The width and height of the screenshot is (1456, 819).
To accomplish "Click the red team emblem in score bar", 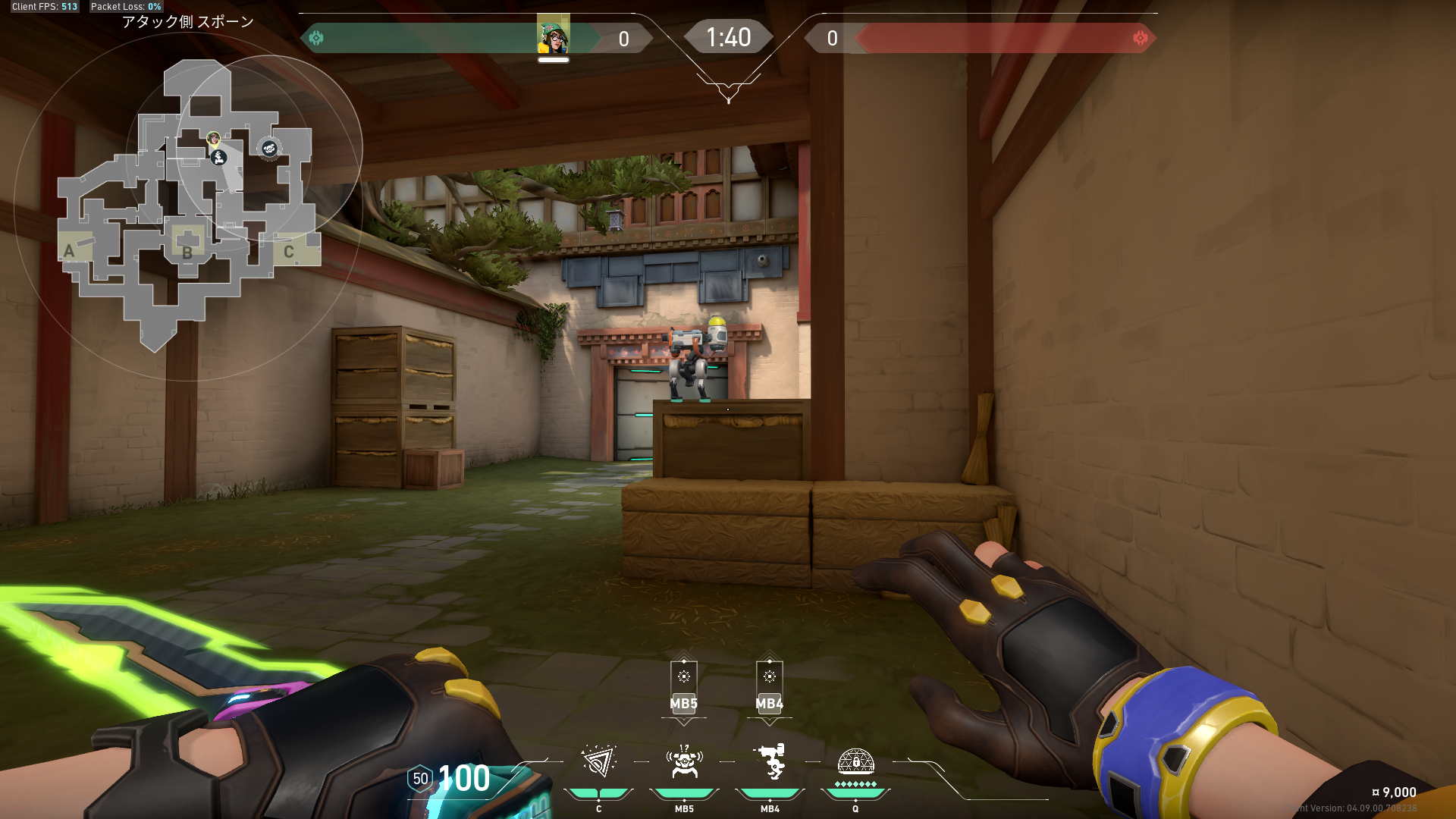I will [x=1140, y=38].
